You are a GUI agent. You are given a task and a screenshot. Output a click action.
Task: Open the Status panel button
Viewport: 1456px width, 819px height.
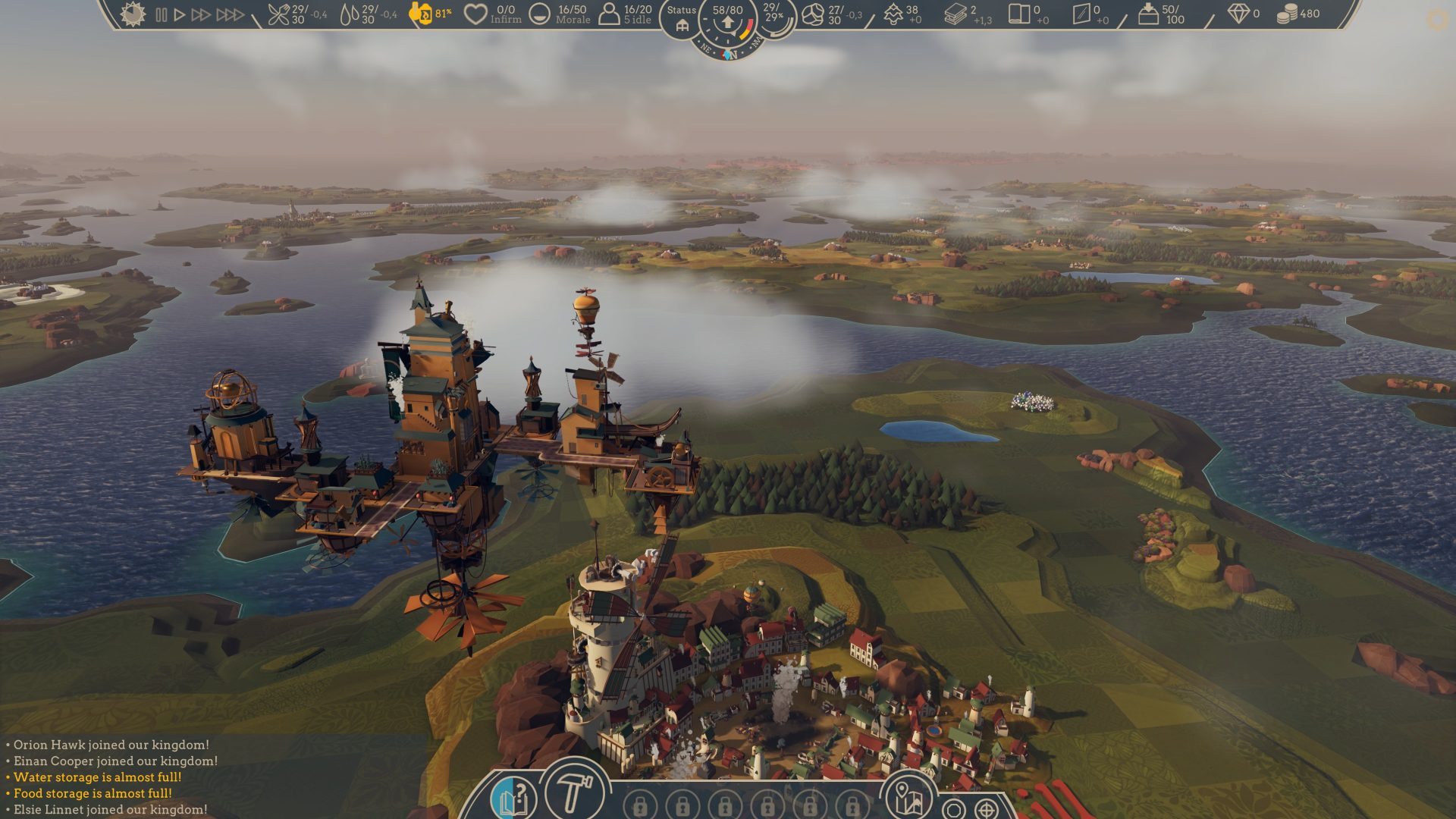click(x=681, y=19)
